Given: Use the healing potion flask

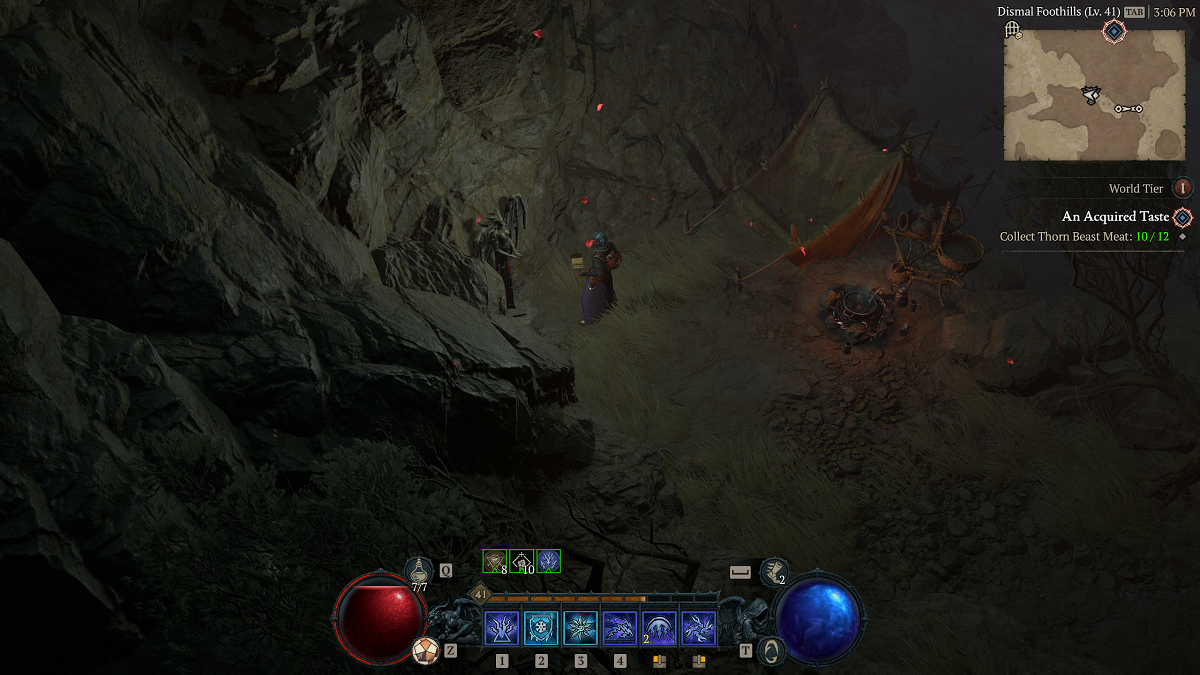Looking at the screenshot, I should 419,572.
